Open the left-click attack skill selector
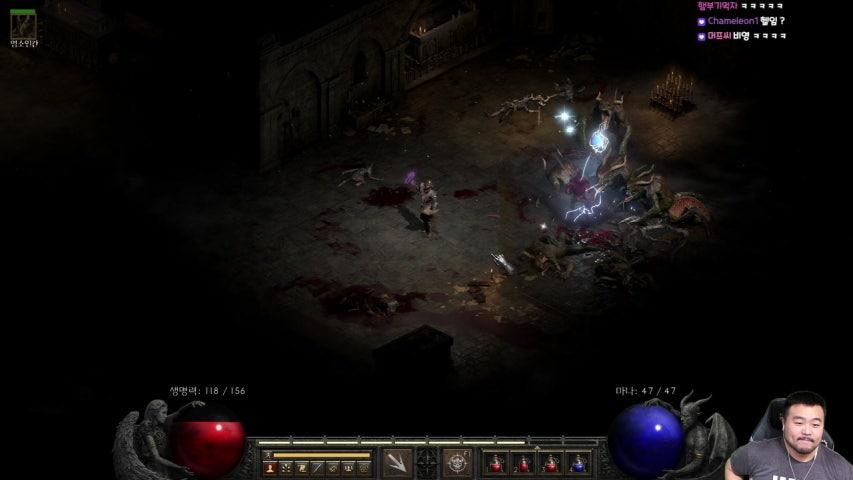 397,462
